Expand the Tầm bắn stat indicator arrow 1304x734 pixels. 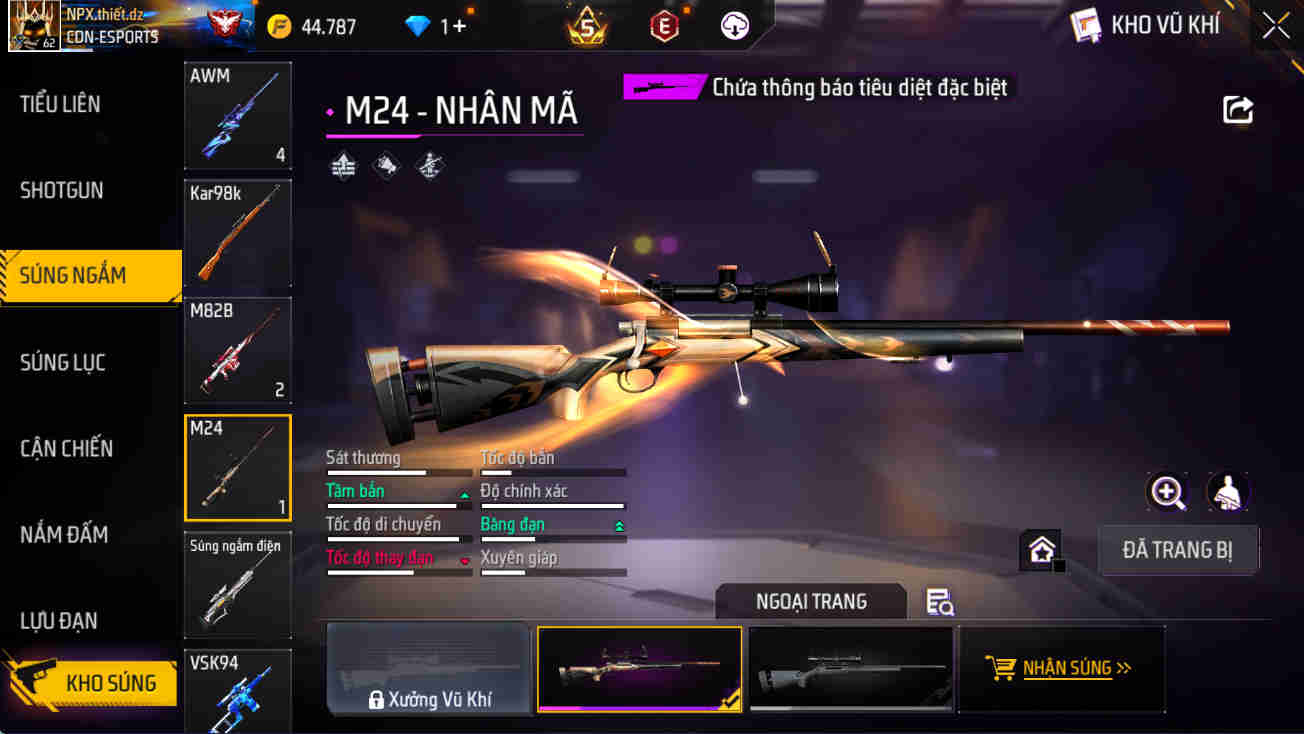pos(462,494)
